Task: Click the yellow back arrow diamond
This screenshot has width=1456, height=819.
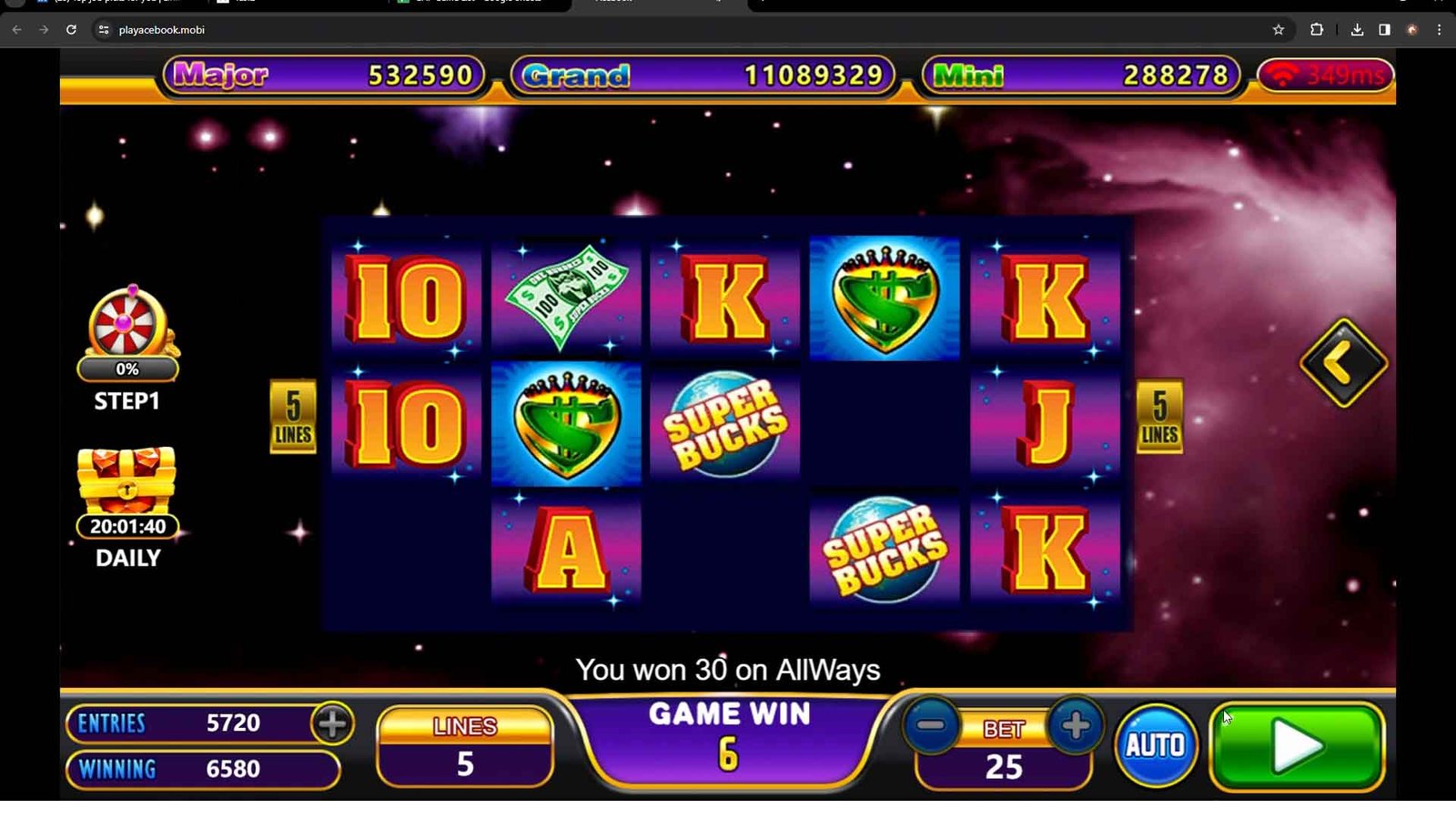Action: (1342, 363)
